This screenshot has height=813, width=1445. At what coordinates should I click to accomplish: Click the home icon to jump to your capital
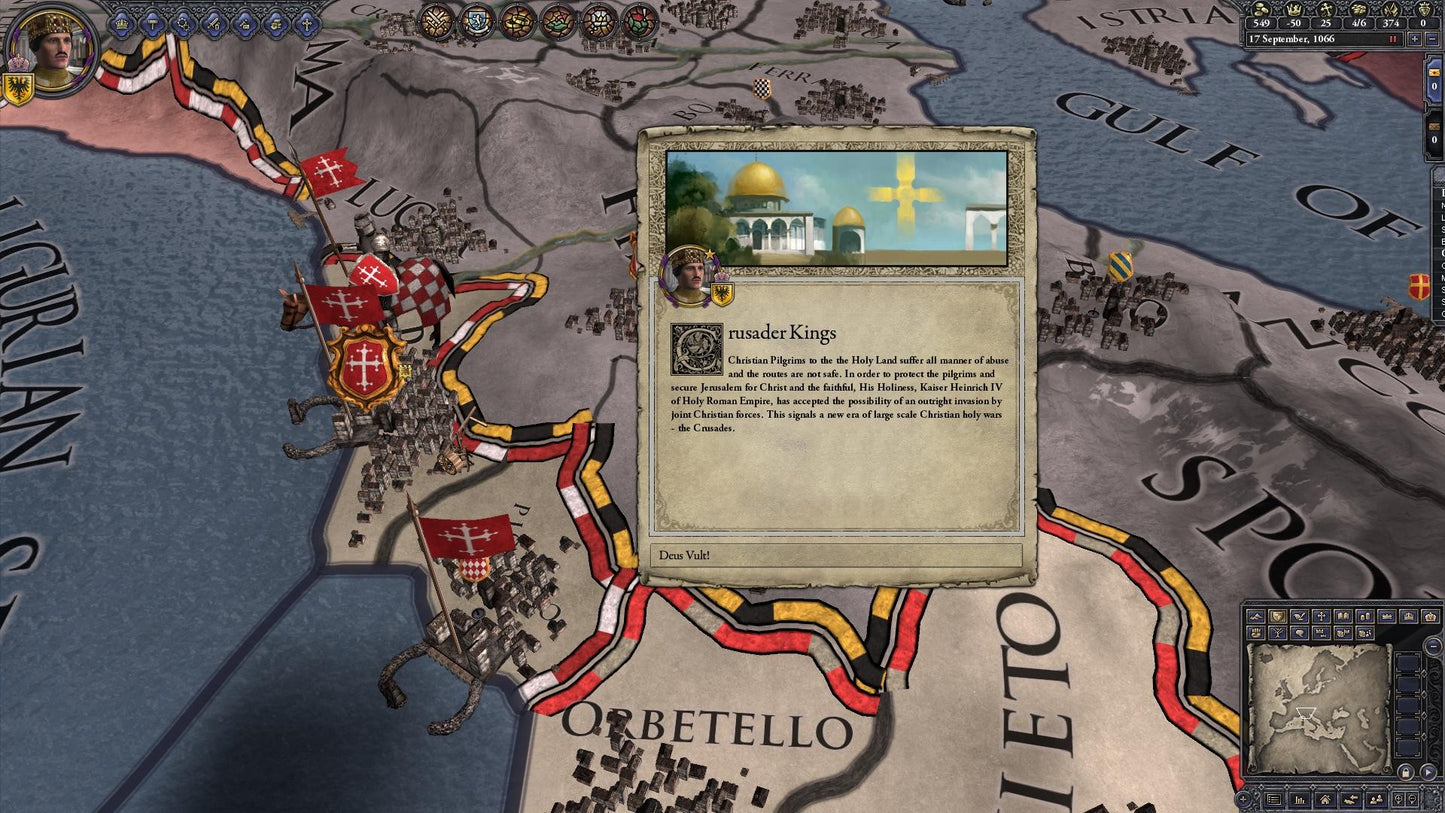click(1325, 799)
